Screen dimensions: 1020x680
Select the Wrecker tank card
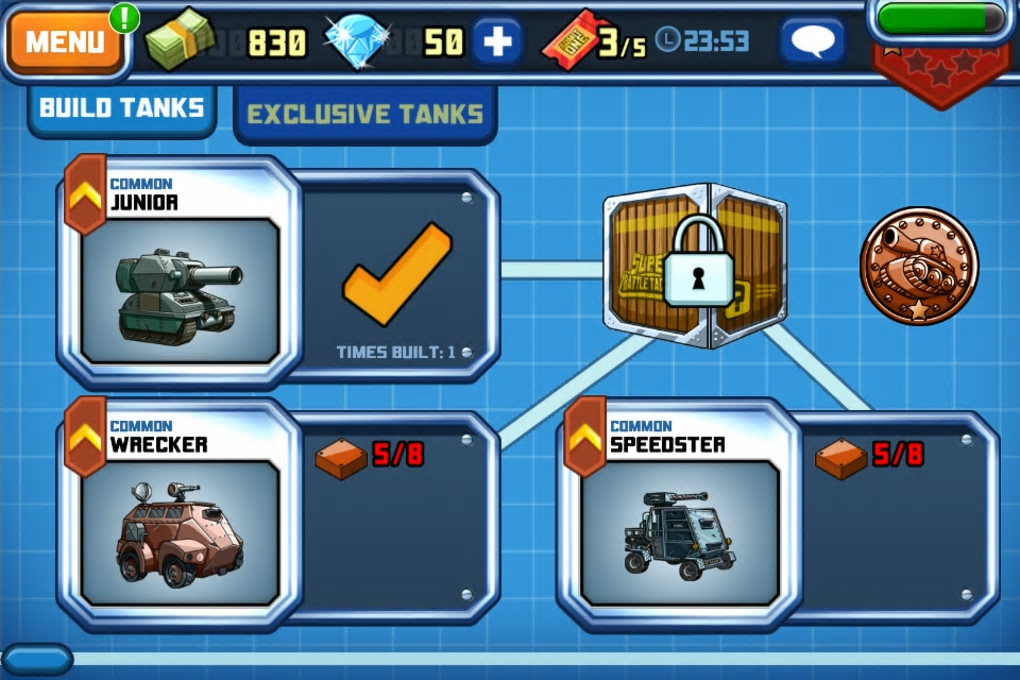click(x=180, y=515)
